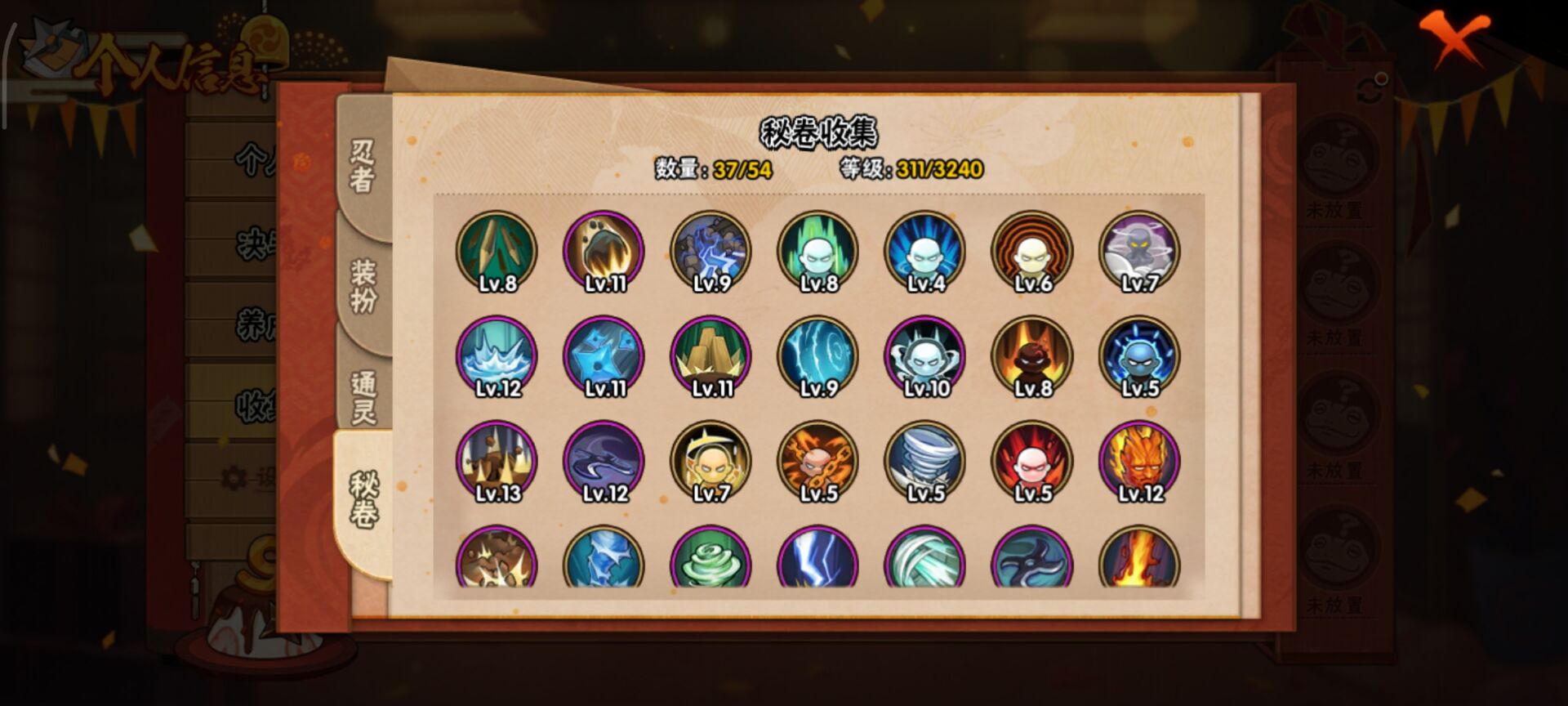Click the 秘卷 tab

(363, 498)
